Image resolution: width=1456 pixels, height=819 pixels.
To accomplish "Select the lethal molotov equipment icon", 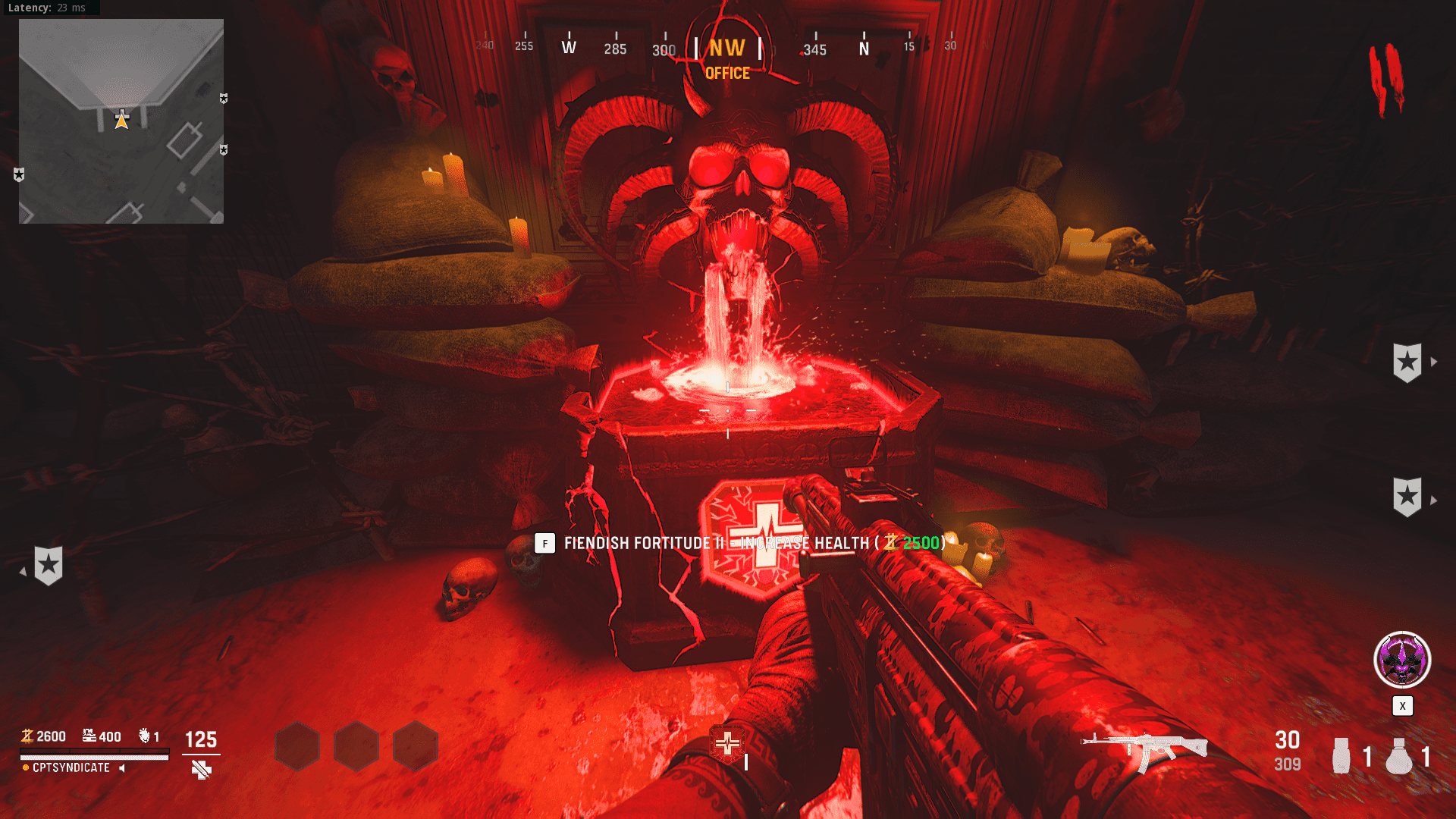I will (x=1398, y=755).
